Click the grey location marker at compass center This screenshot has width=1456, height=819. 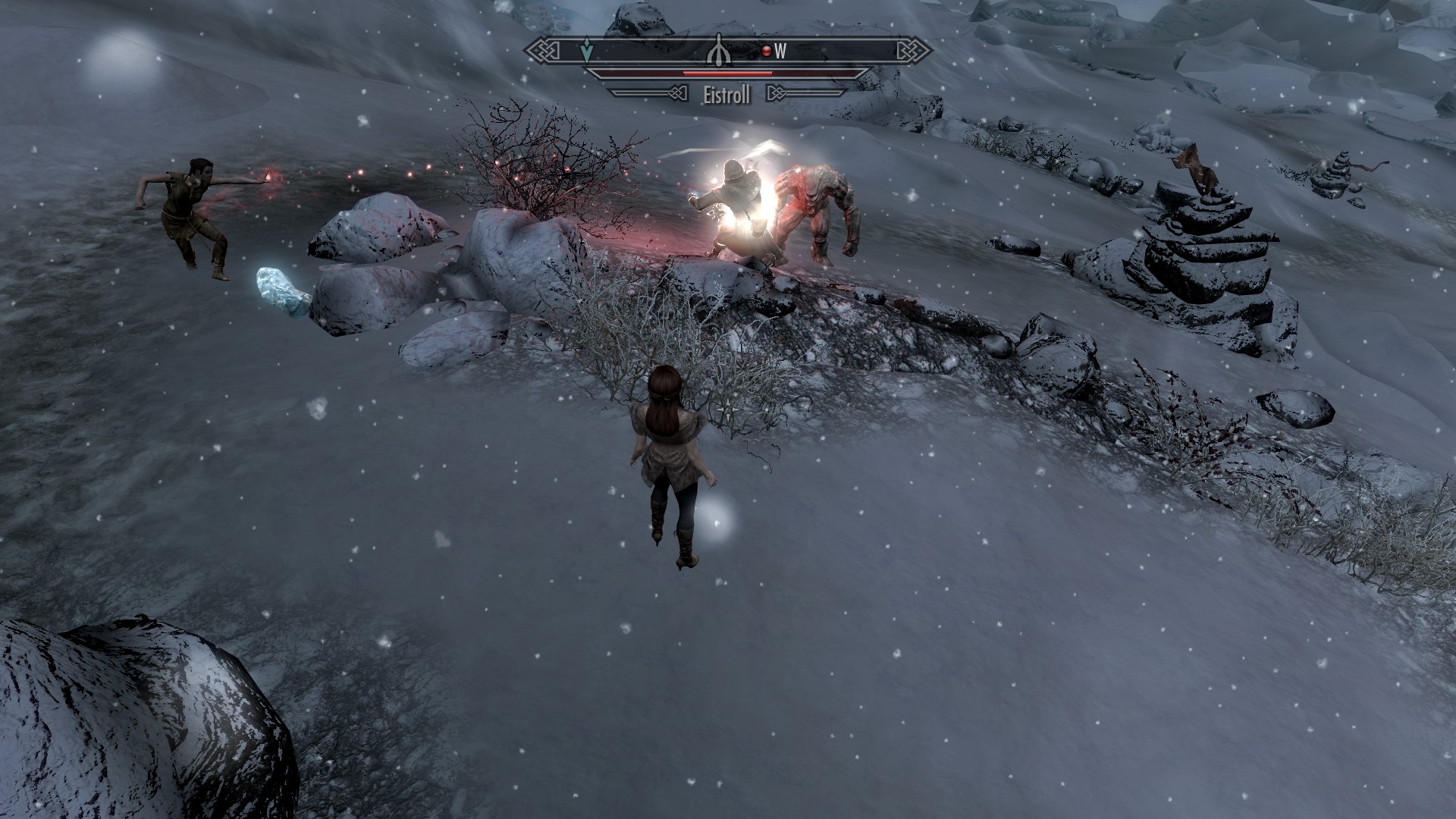717,52
